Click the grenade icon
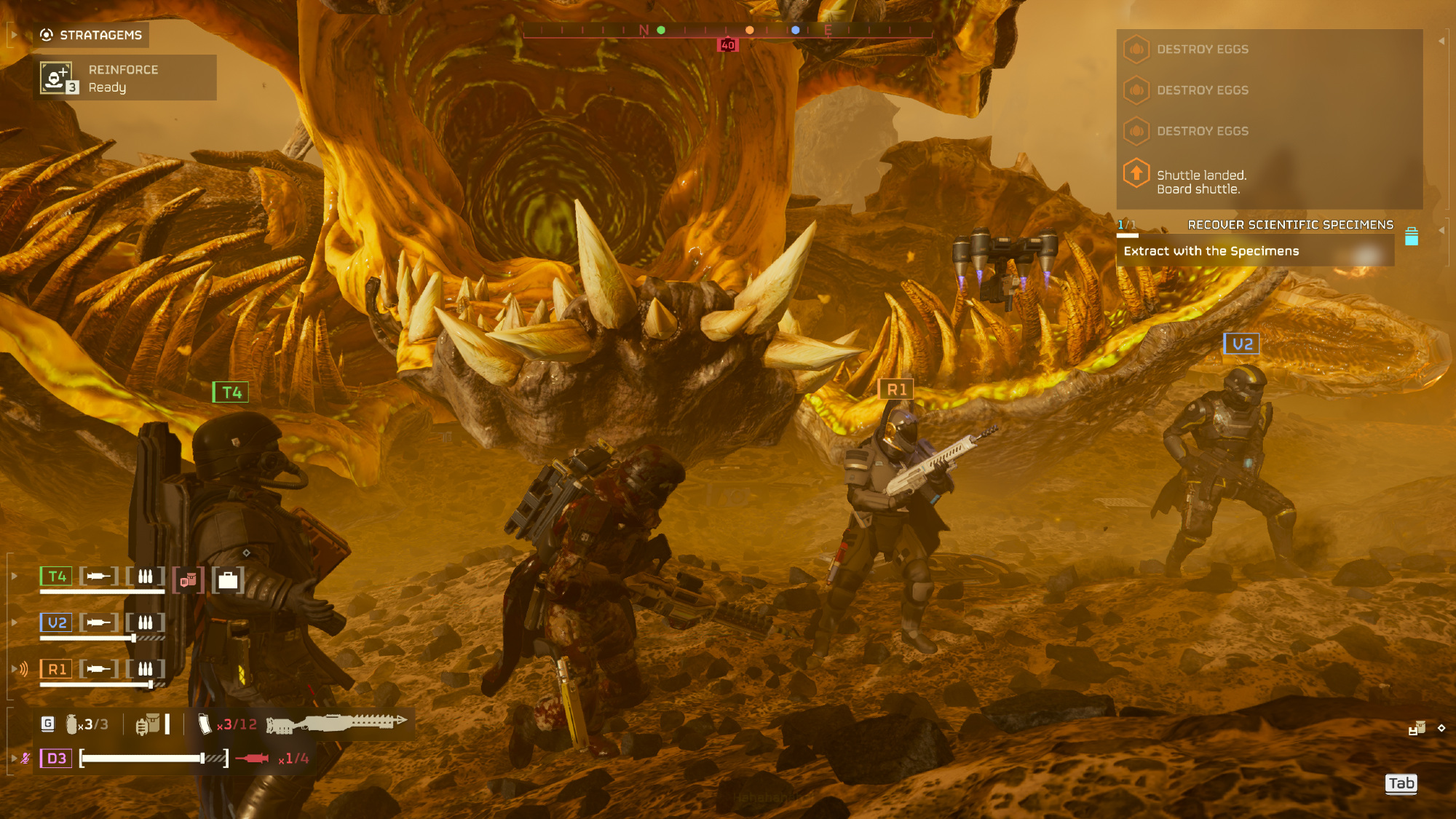1456x819 pixels. tap(72, 724)
